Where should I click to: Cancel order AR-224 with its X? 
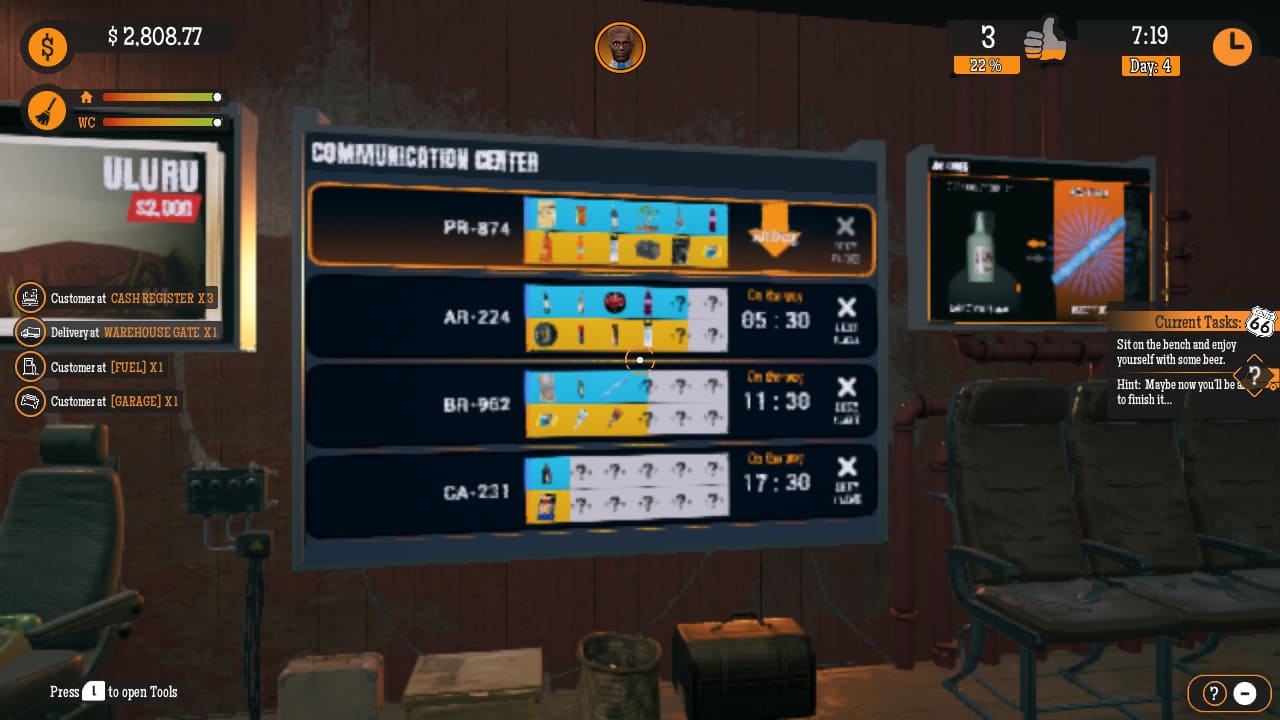pos(847,308)
